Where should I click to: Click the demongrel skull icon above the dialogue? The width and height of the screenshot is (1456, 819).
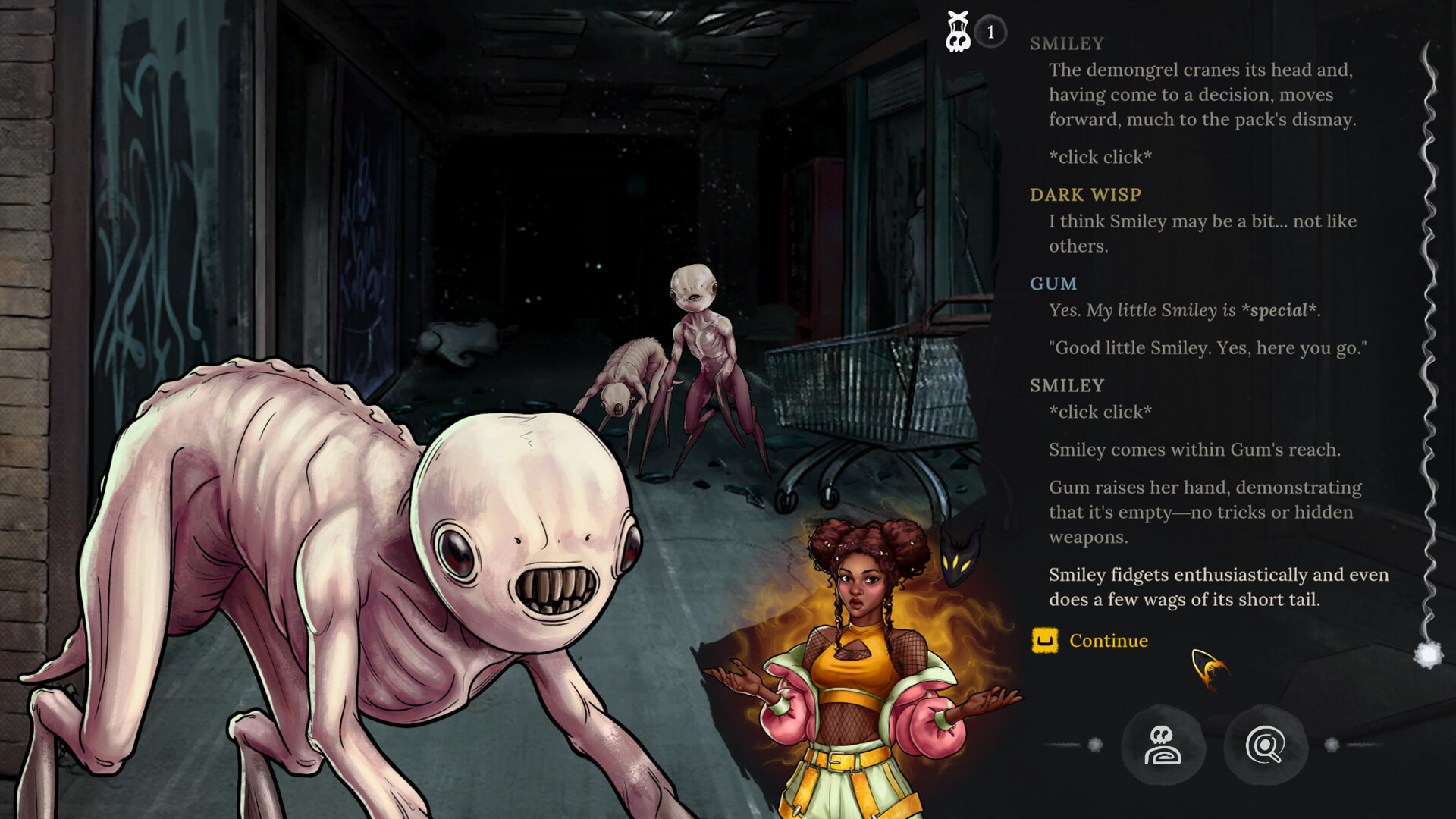pyautogui.click(x=957, y=32)
